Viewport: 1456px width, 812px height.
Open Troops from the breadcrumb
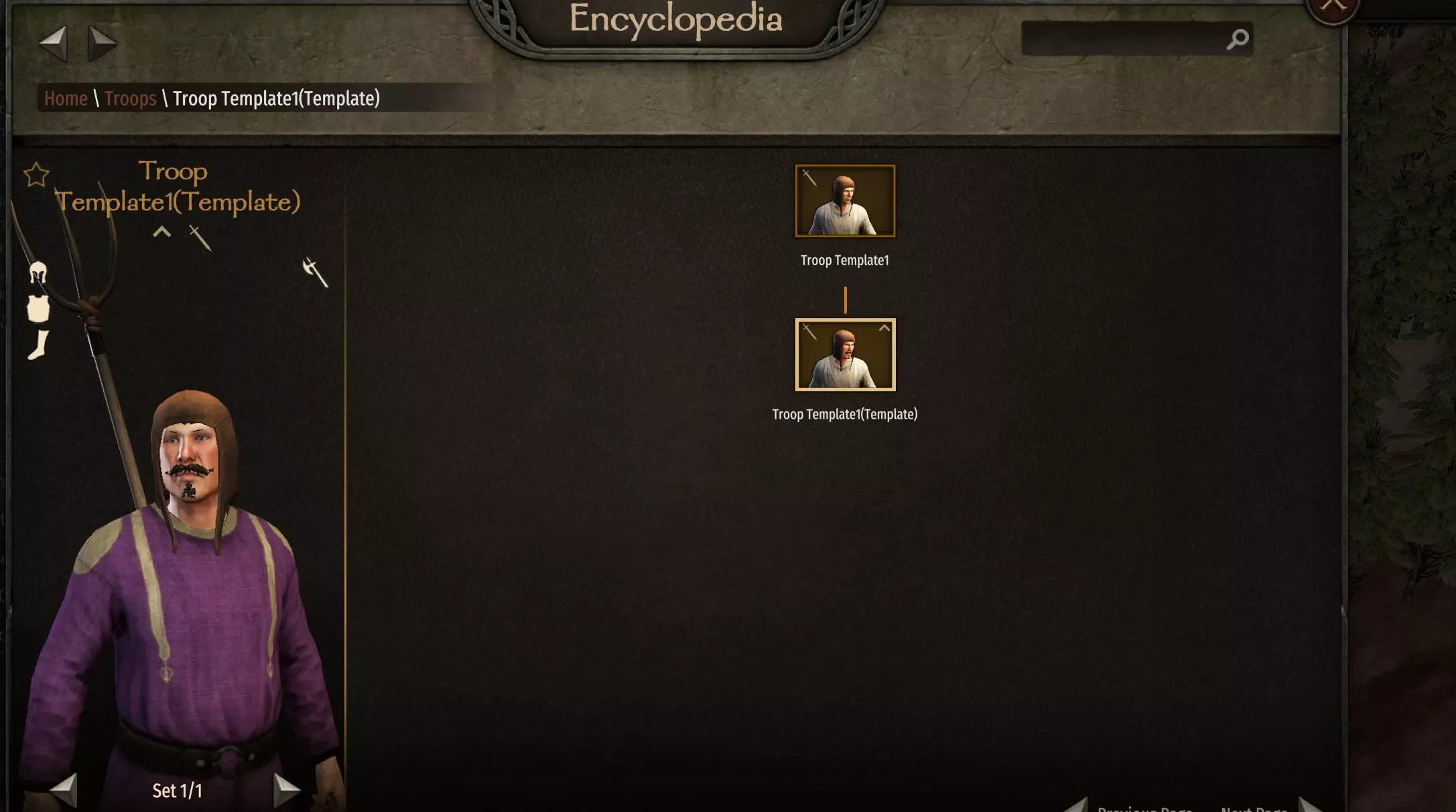131,98
